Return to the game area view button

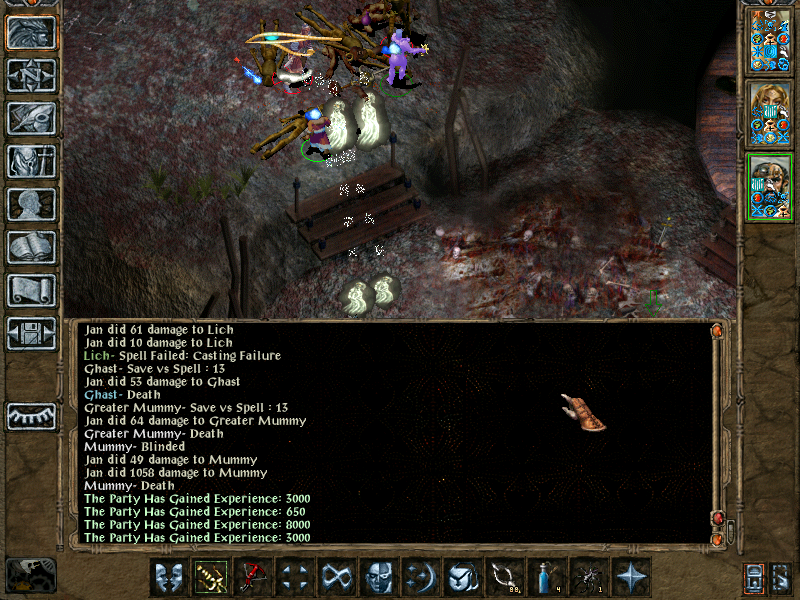point(31,32)
